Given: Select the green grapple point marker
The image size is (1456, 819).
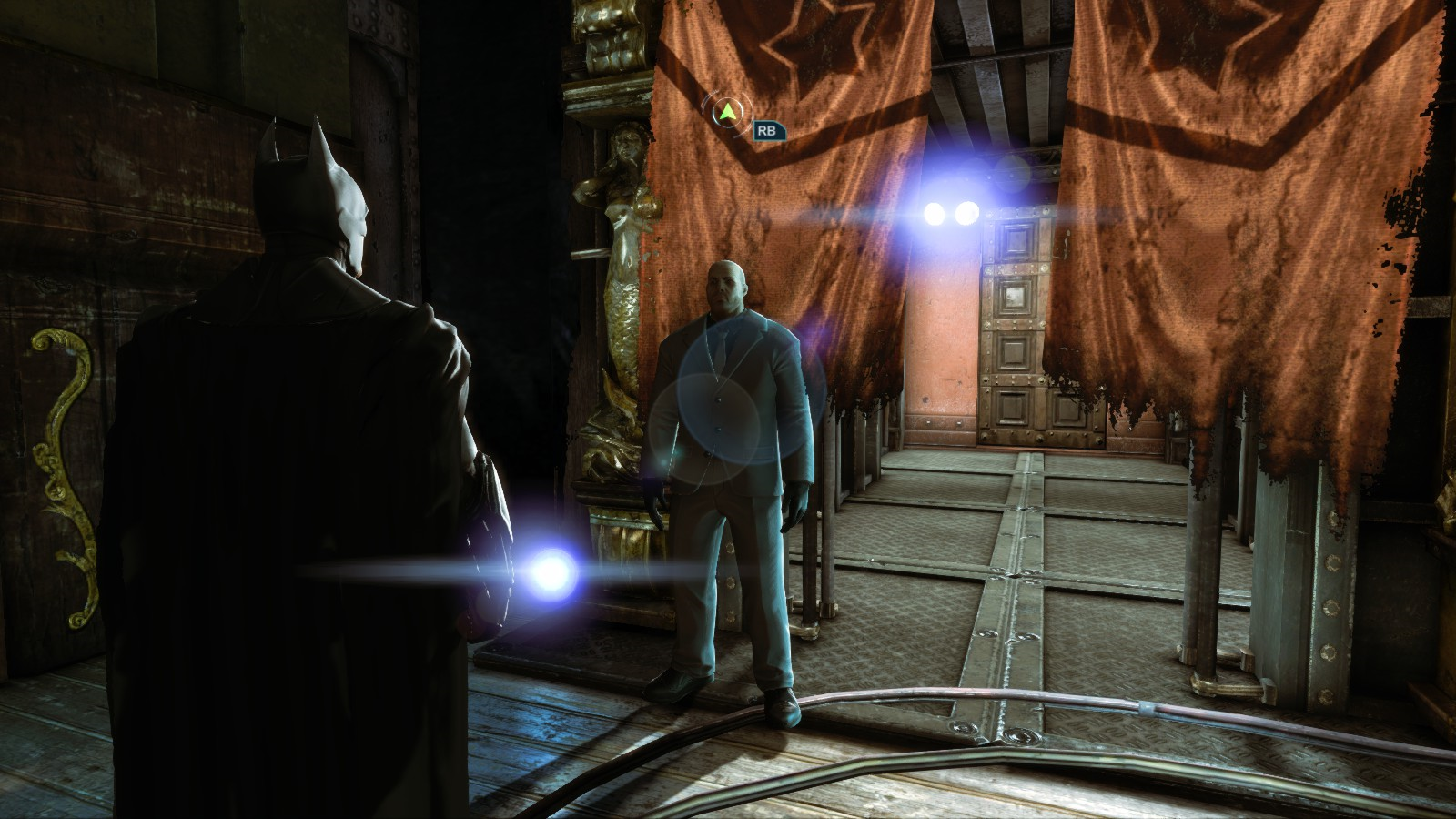Looking at the screenshot, I should tap(727, 114).
